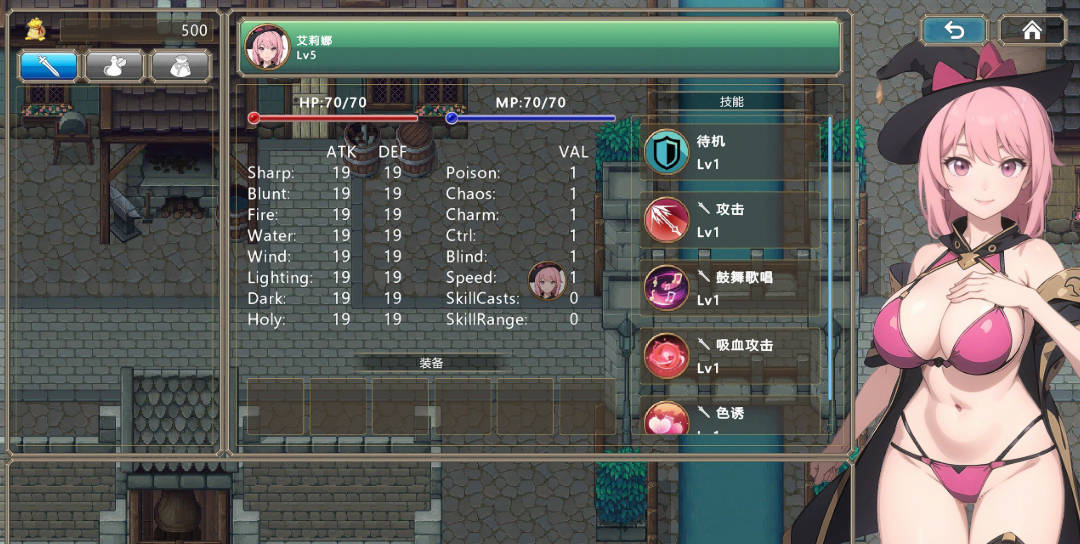
Task: Open the potion items tab
Action: pyautogui.click(x=114, y=66)
